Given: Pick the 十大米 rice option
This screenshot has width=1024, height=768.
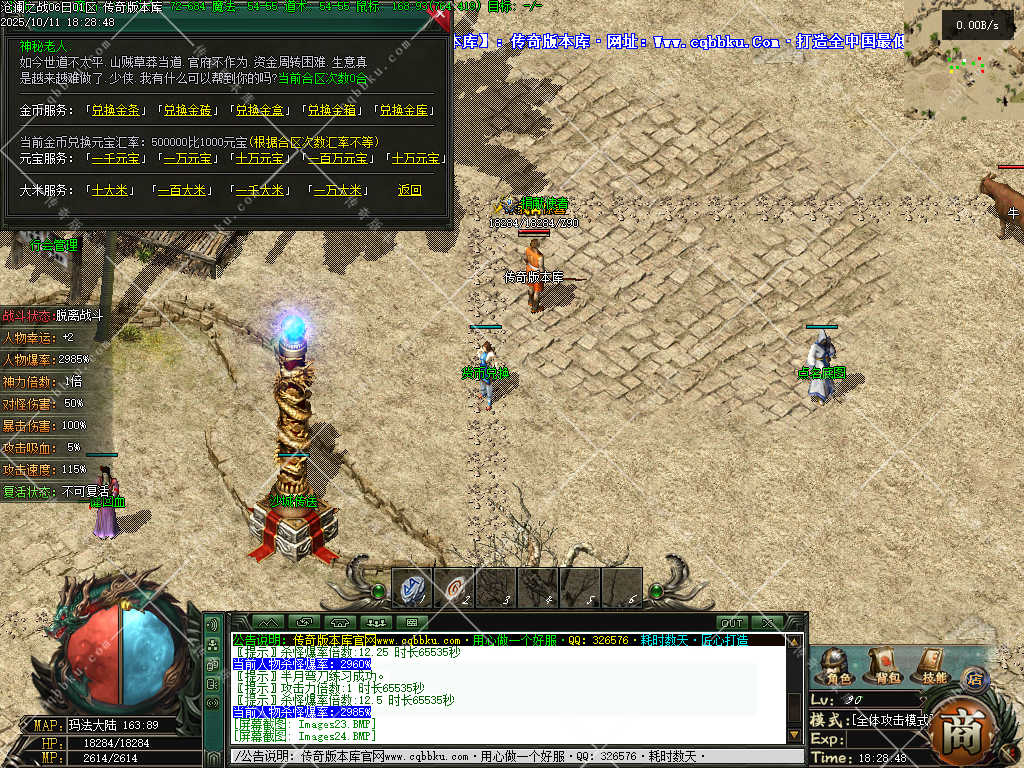Looking at the screenshot, I should coord(108,190).
